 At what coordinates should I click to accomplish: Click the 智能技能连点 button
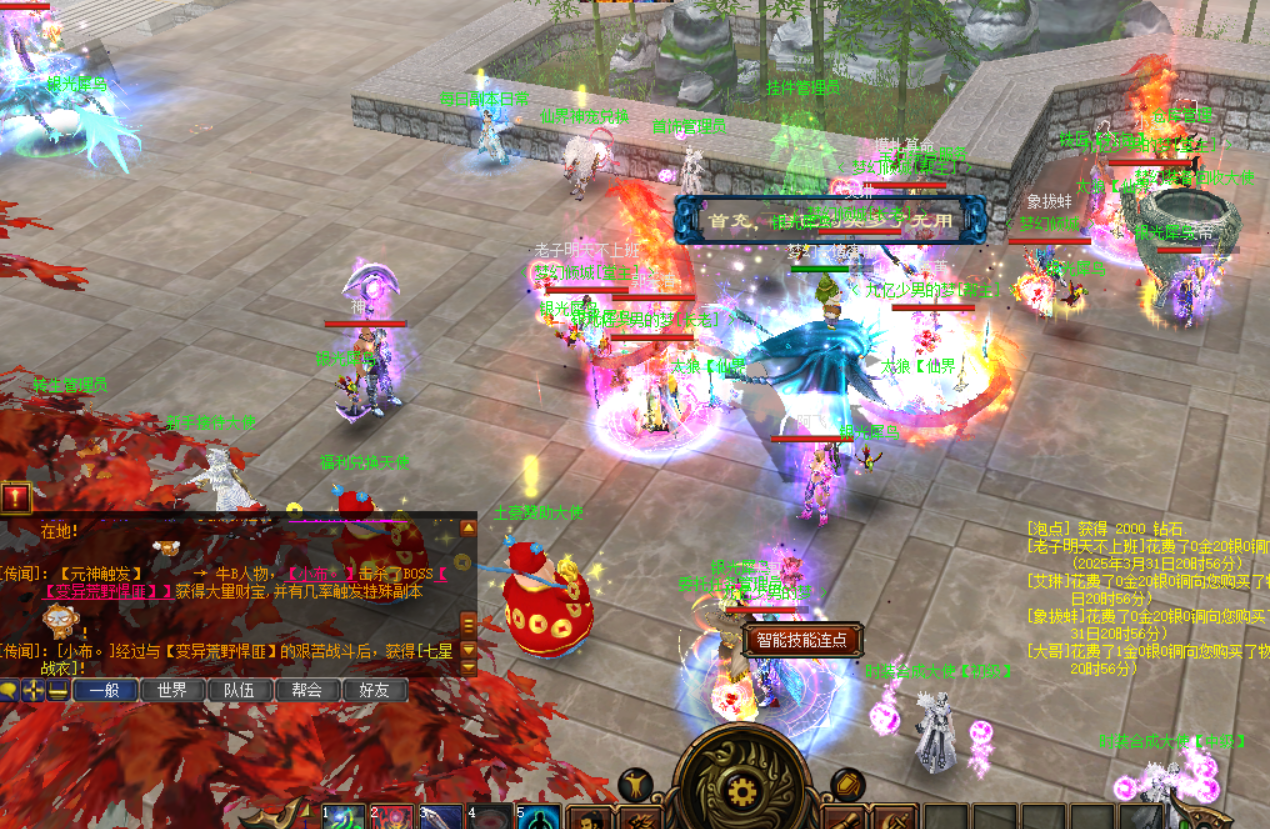[x=802, y=640]
